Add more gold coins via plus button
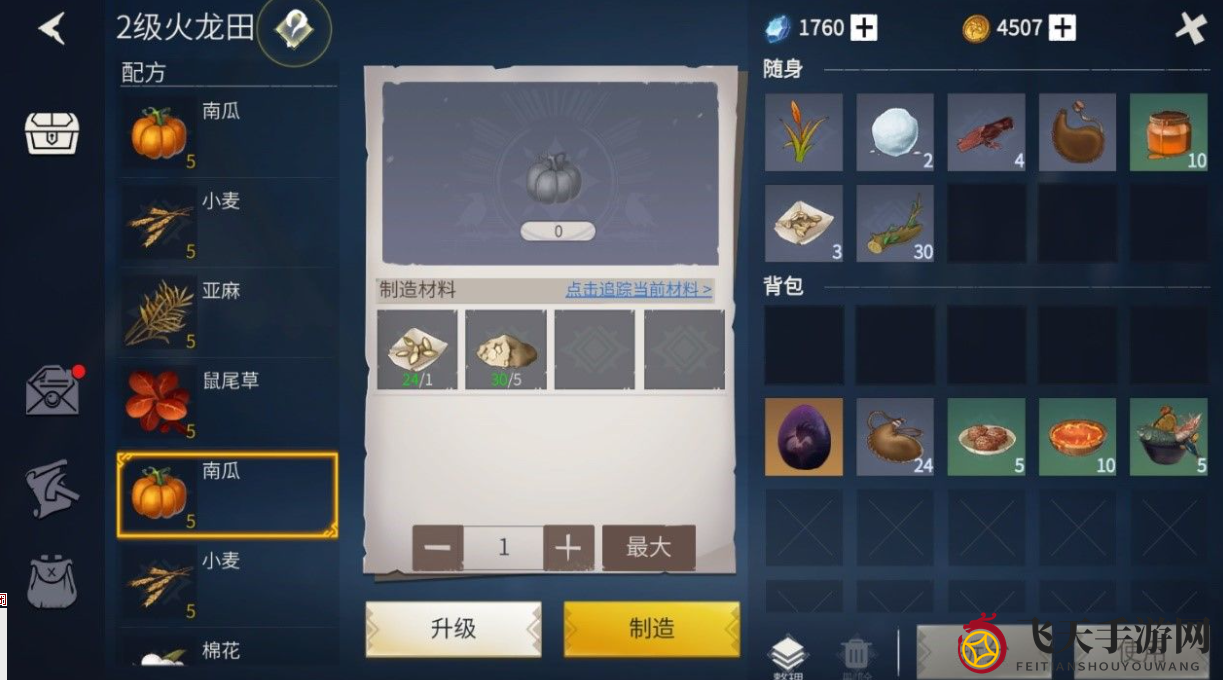 click(1062, 28)
